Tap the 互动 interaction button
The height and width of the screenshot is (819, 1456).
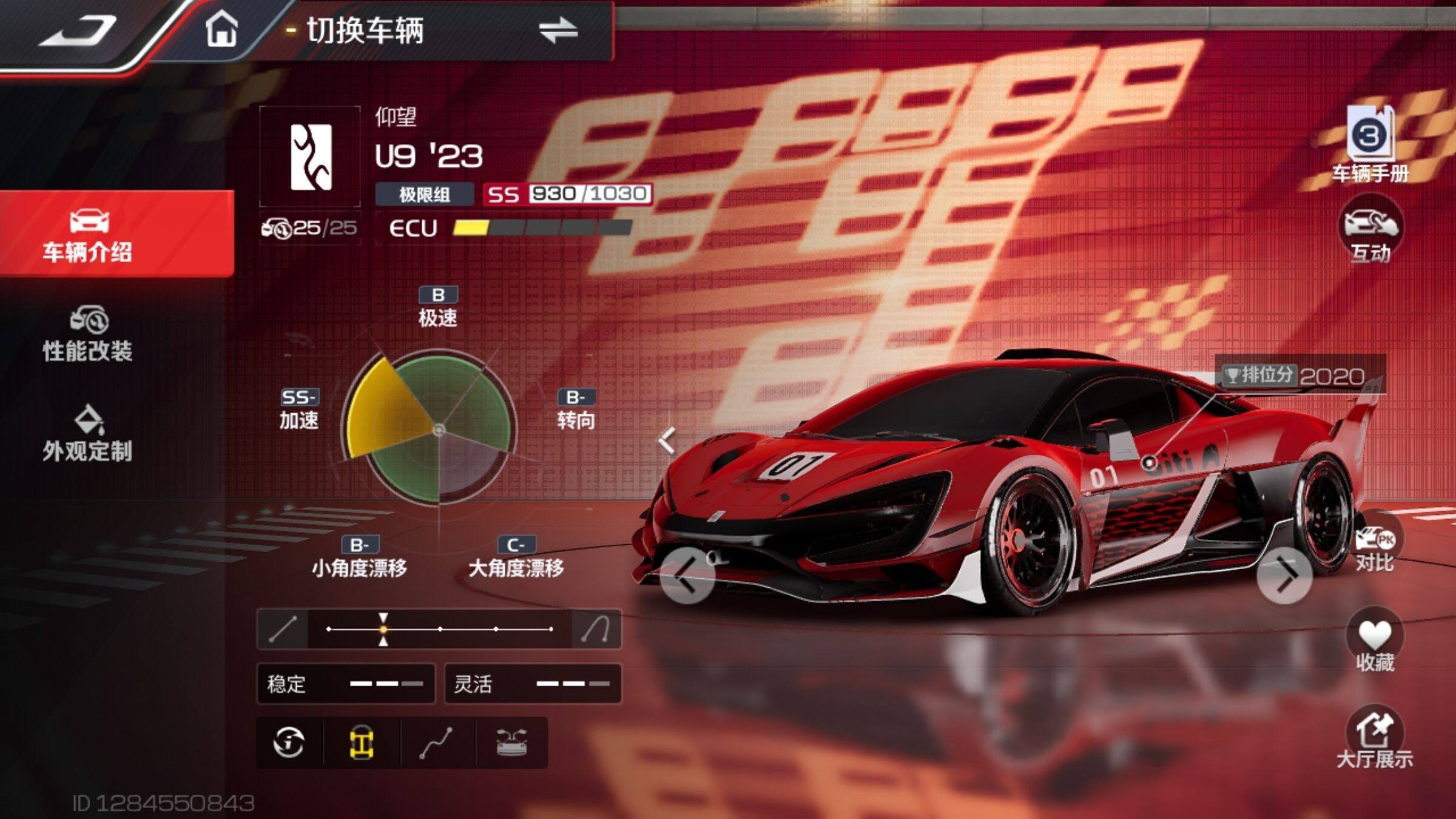(1371, 231)
